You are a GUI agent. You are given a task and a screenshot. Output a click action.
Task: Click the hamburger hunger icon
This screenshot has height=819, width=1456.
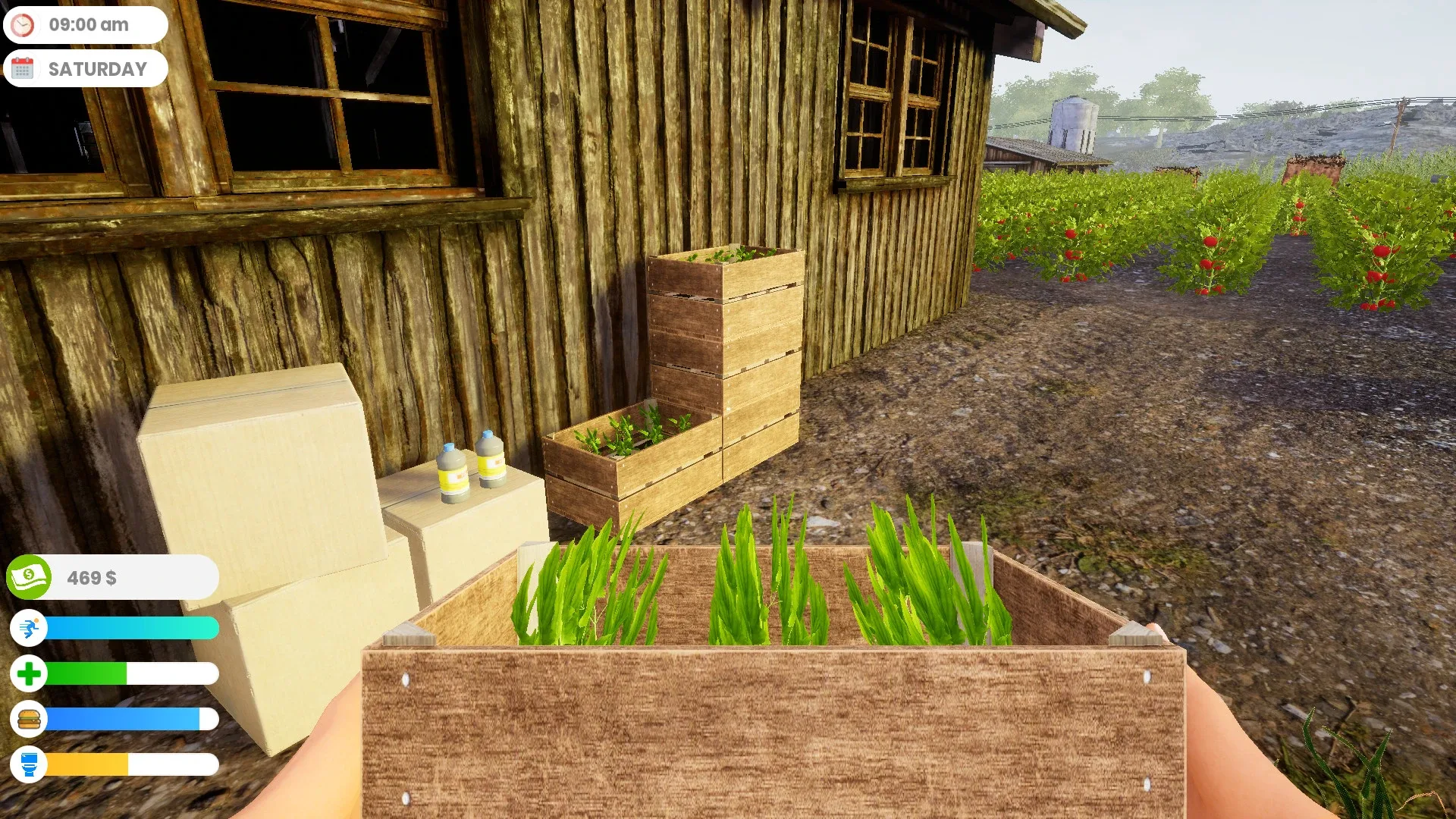coord(29,719)
